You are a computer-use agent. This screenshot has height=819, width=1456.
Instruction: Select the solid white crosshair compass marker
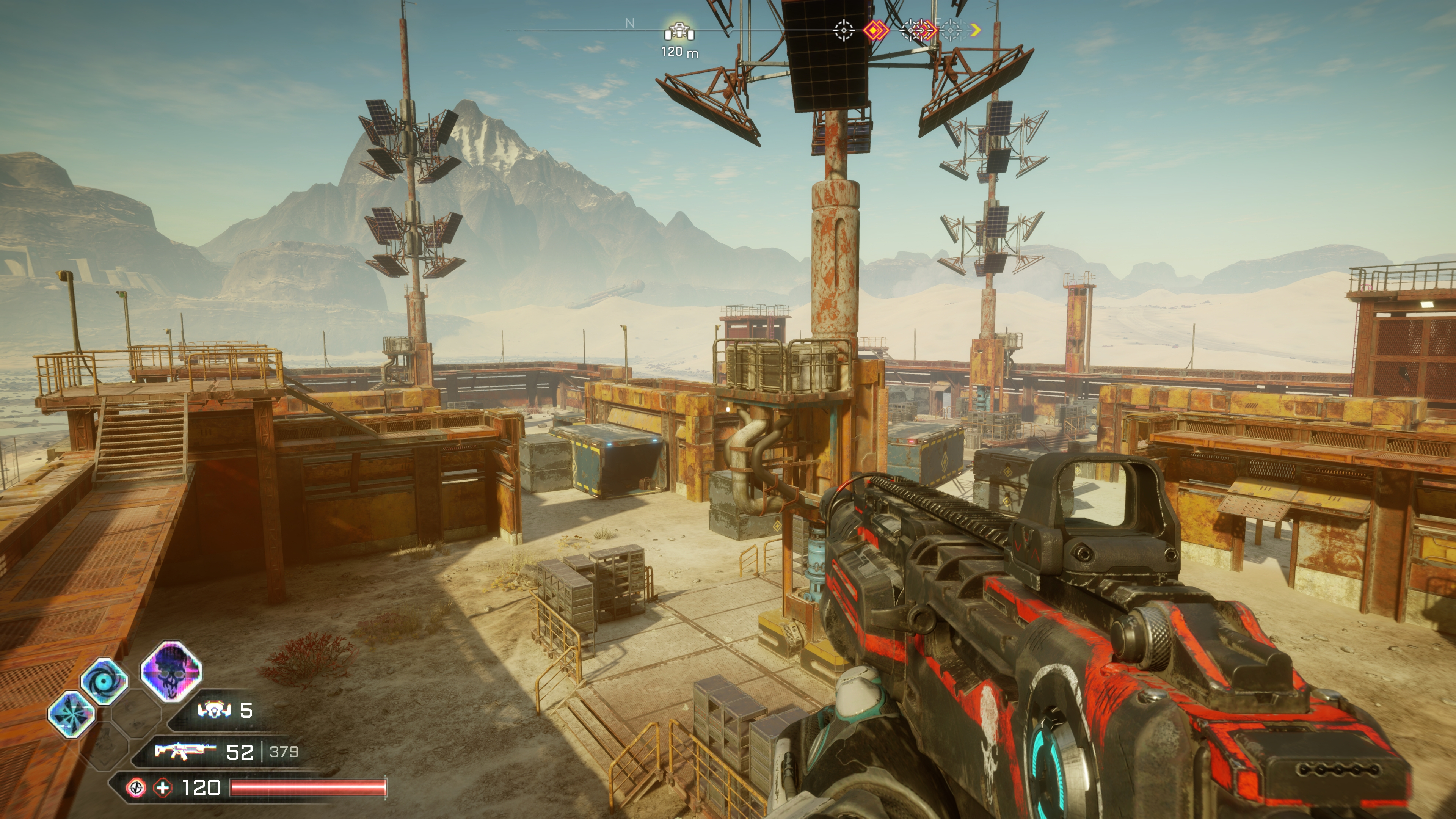pyautogui.click(x=844, y=30)
